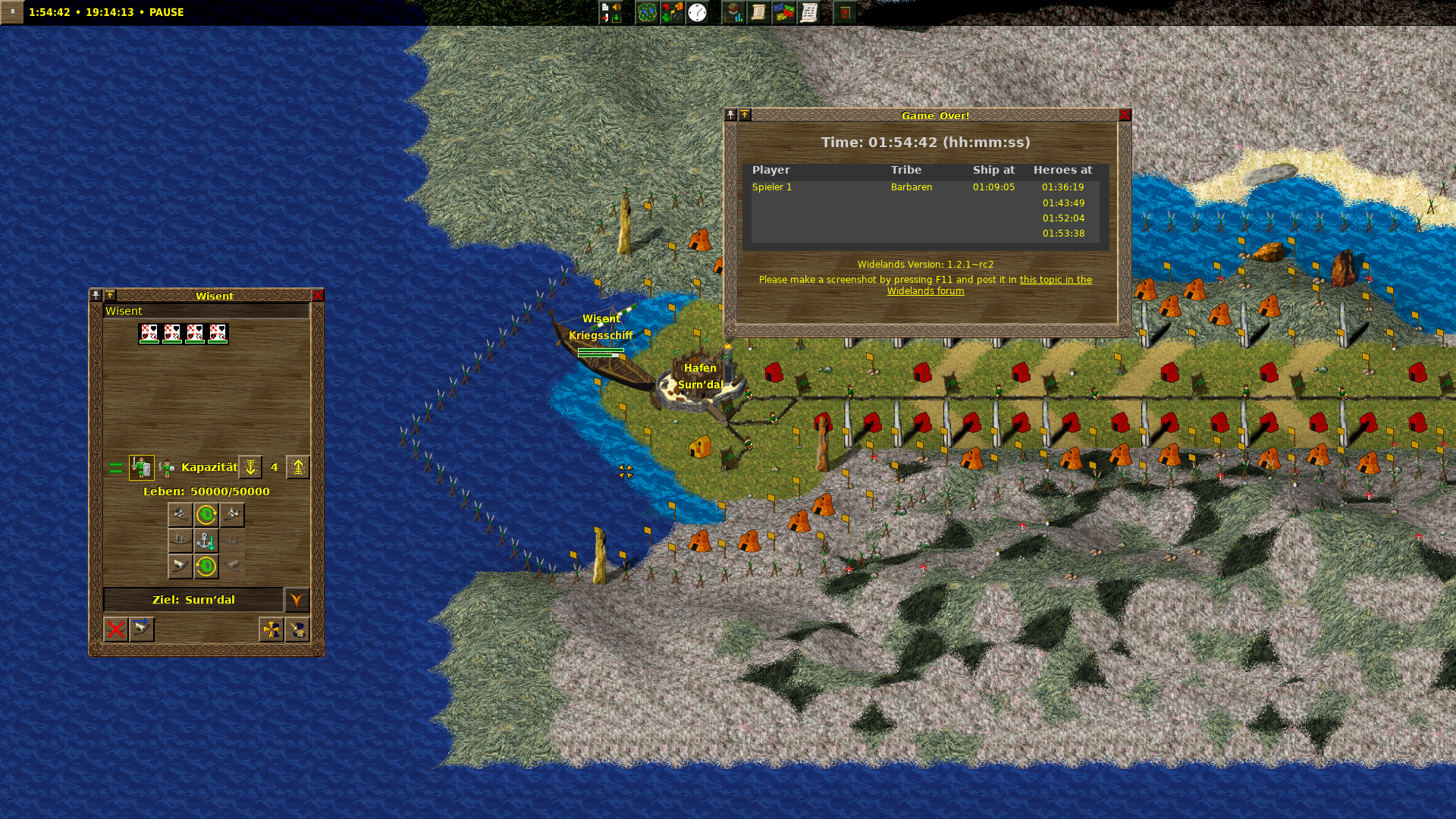Open the game speed clock menu
The width and height of the screenshot is (1456, 819).
[697, 12]
